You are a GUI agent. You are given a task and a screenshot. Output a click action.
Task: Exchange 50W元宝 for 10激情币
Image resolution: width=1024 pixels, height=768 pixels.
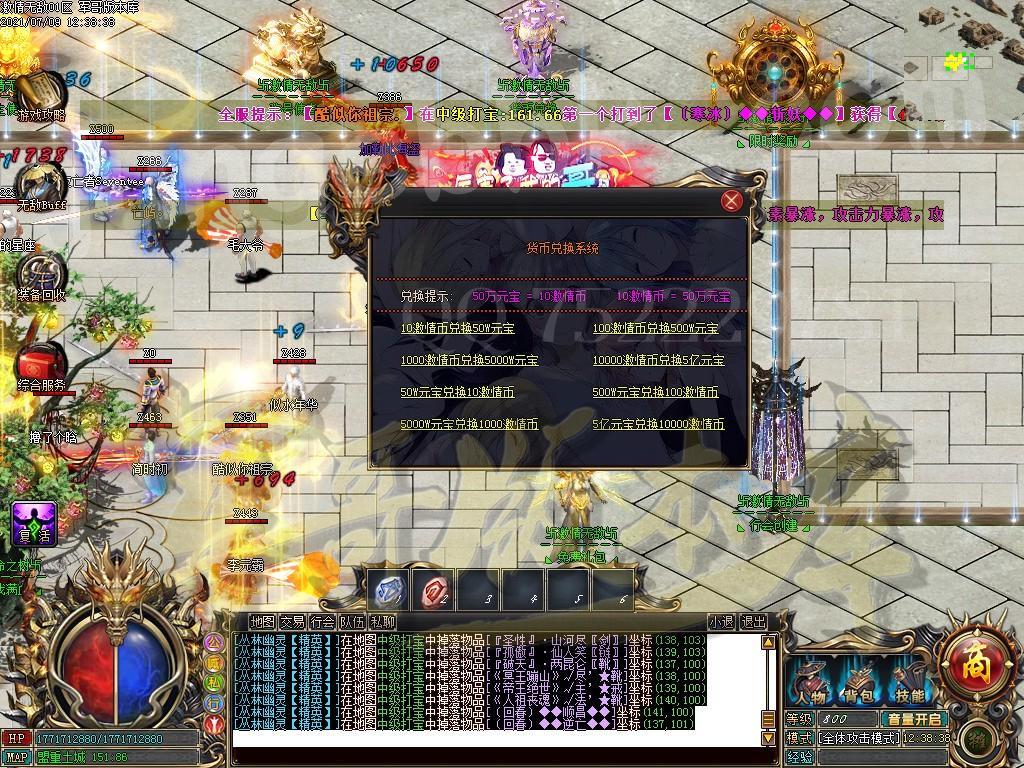point(457,392)
